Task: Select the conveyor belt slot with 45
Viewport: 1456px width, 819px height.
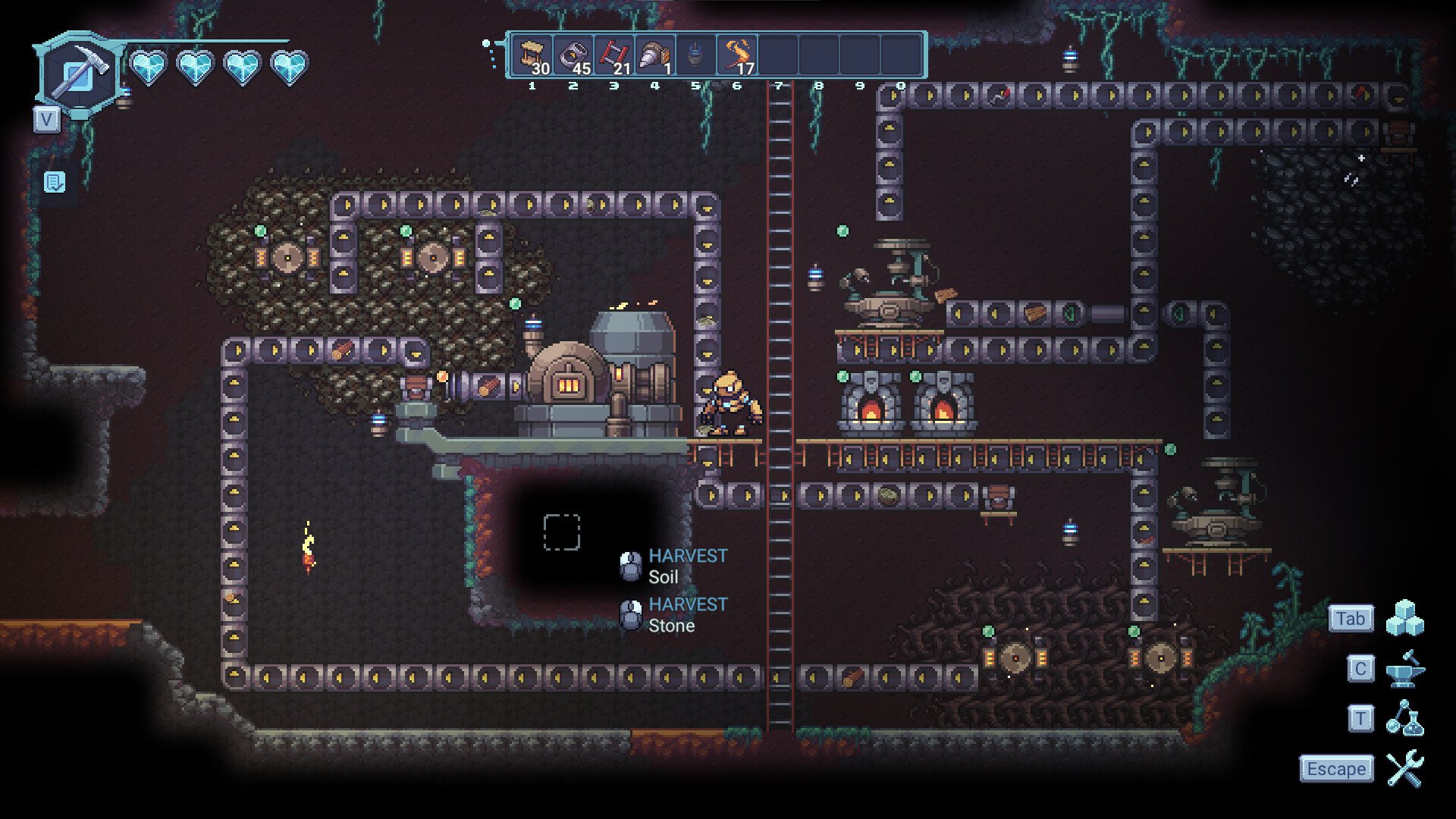Action: pos(574,55)
